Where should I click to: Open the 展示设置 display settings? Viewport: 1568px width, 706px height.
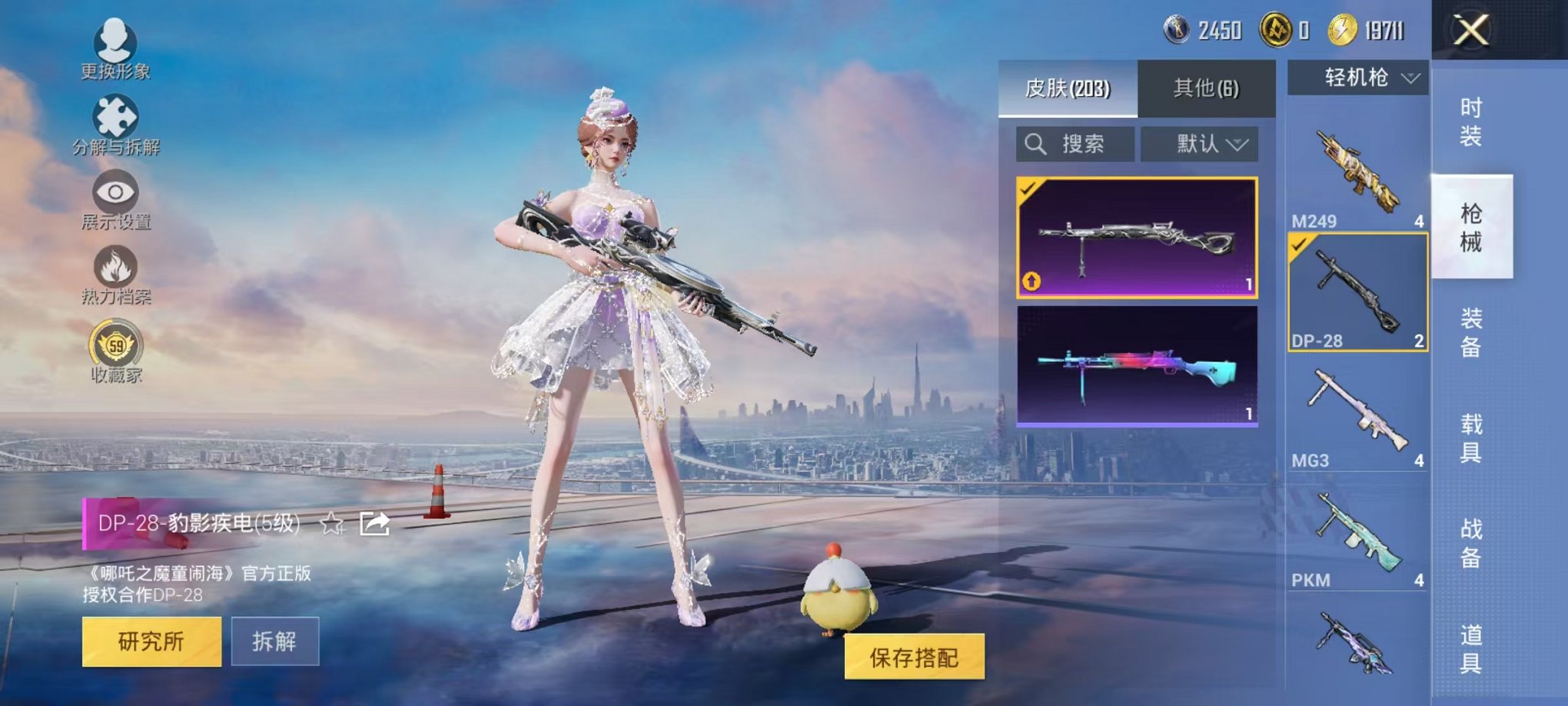tap(115, 194)
